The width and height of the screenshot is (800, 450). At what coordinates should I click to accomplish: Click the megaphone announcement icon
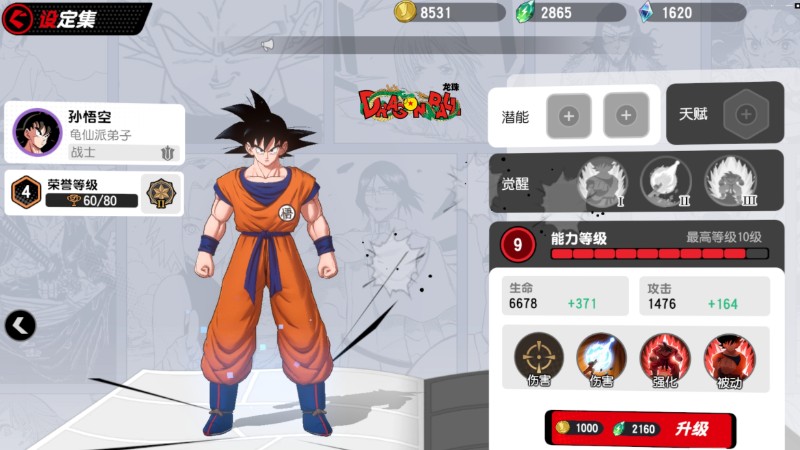pos(267,45)
